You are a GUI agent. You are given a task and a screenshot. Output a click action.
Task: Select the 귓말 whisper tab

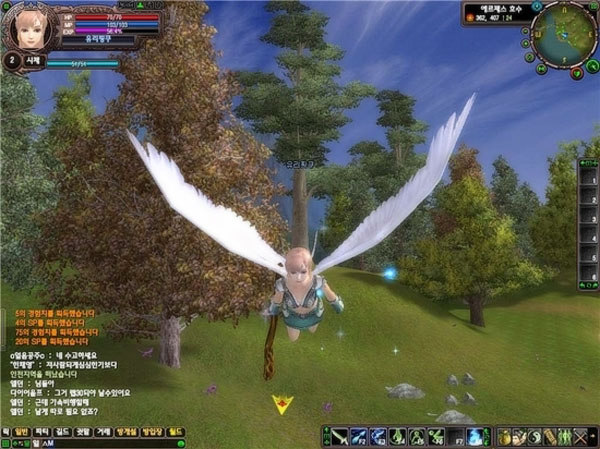point(85,430)
